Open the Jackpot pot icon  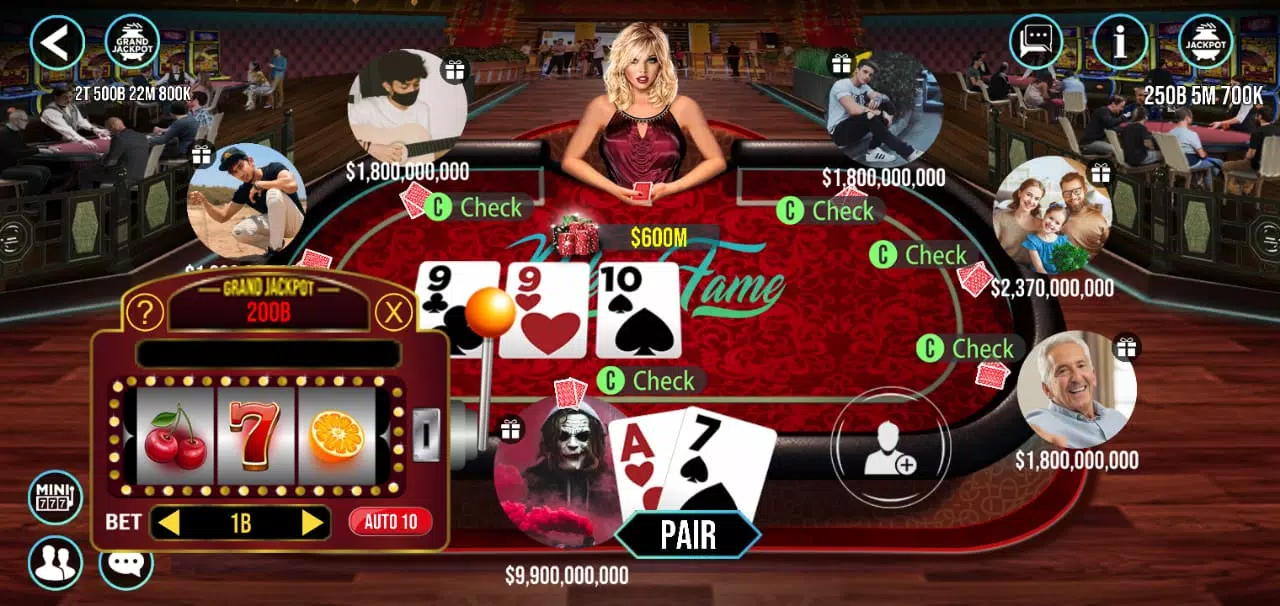(x=1205, y=42)
